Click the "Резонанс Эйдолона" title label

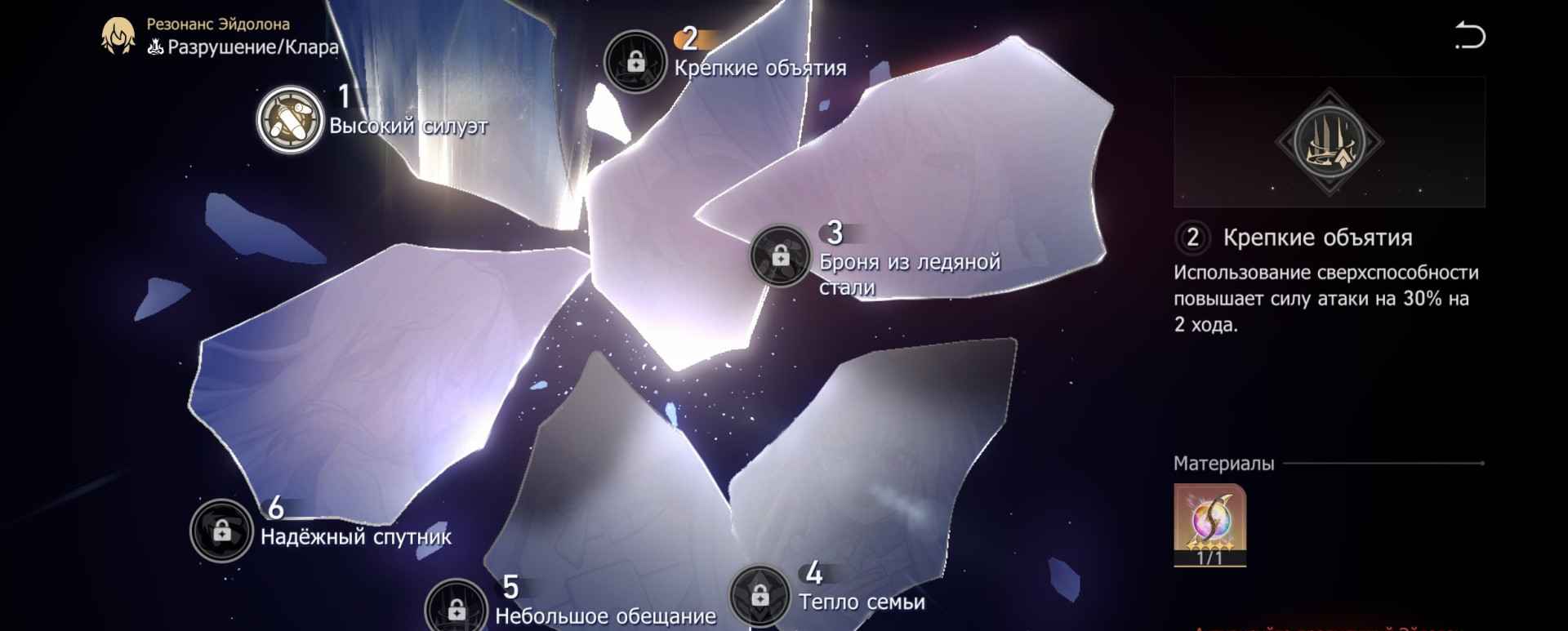click(x=217, y=23)
